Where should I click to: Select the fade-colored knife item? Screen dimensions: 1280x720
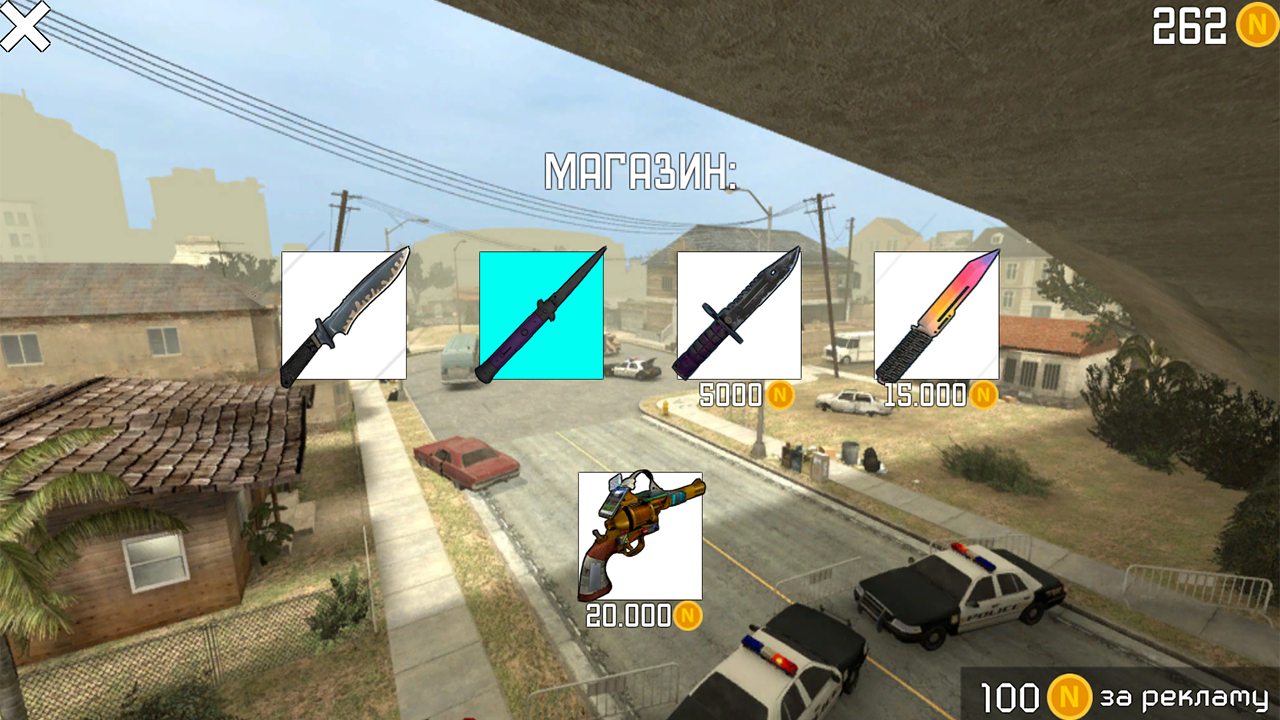(936, 314)
